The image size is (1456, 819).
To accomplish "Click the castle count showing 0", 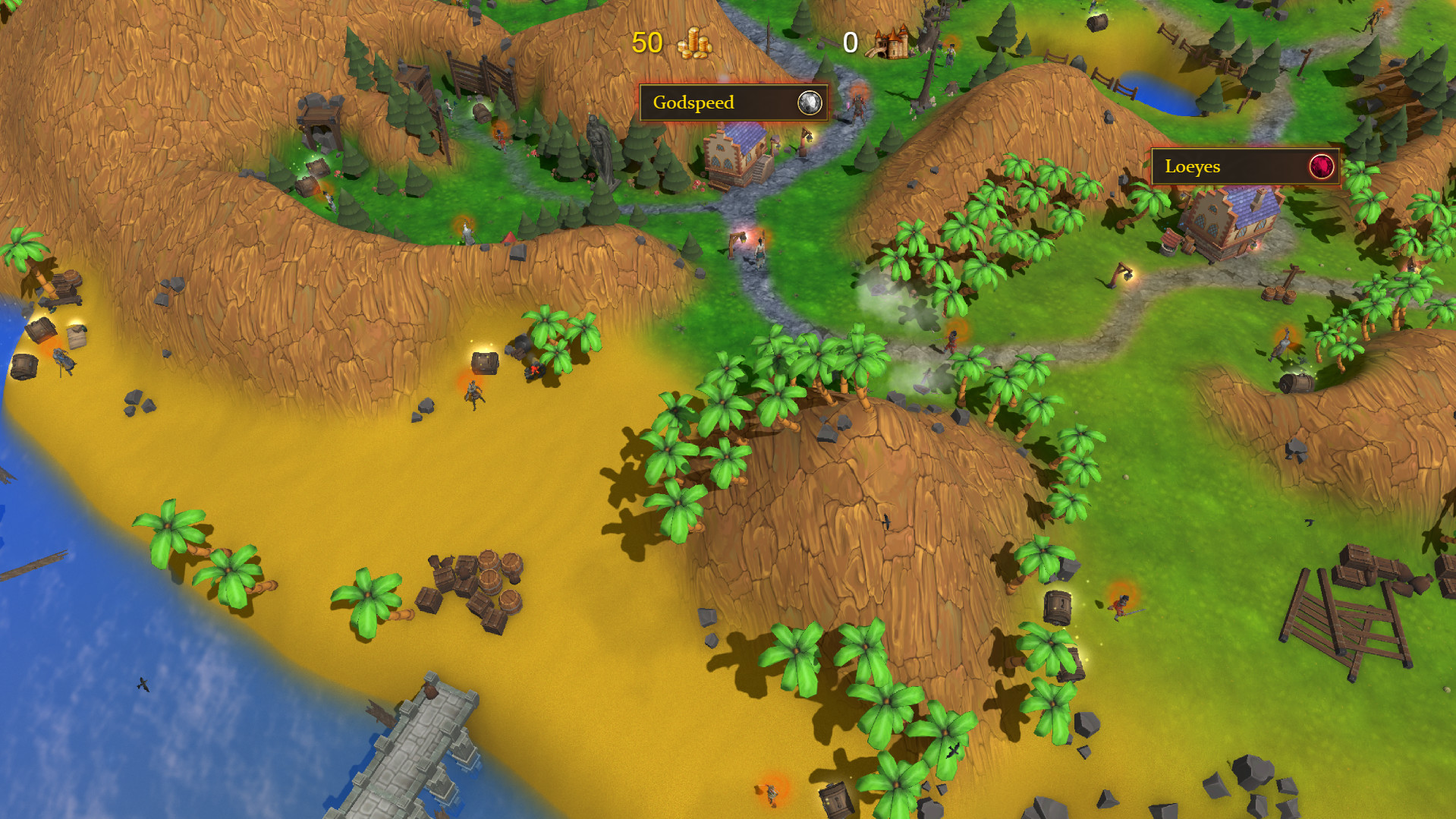I will 851,43.
